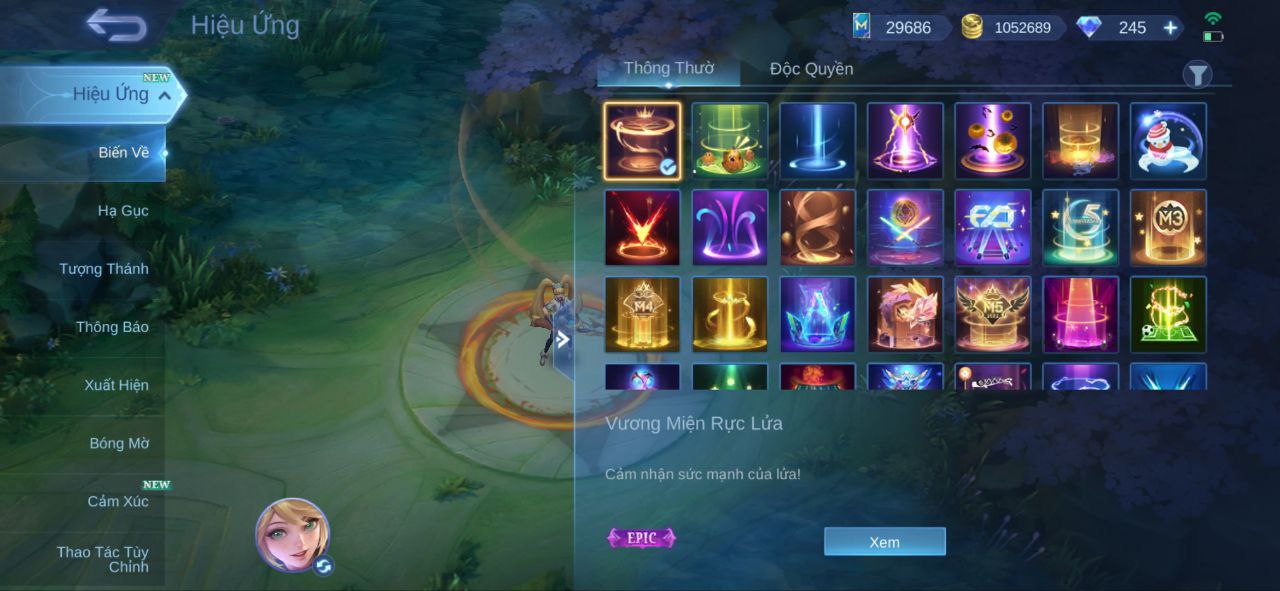1280x591 pixels.
Task: Go back using the return arrow
Action: coord(116,25)
